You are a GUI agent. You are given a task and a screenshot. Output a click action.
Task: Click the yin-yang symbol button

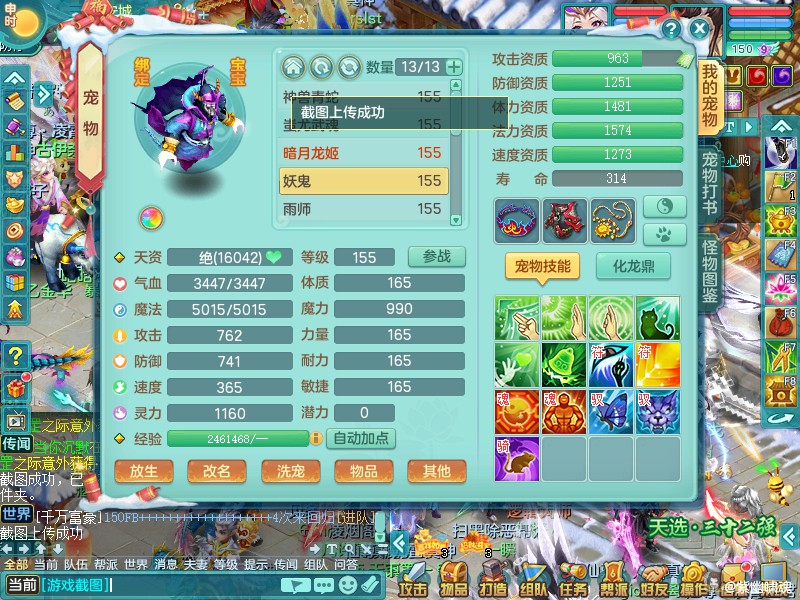point(664,206)
